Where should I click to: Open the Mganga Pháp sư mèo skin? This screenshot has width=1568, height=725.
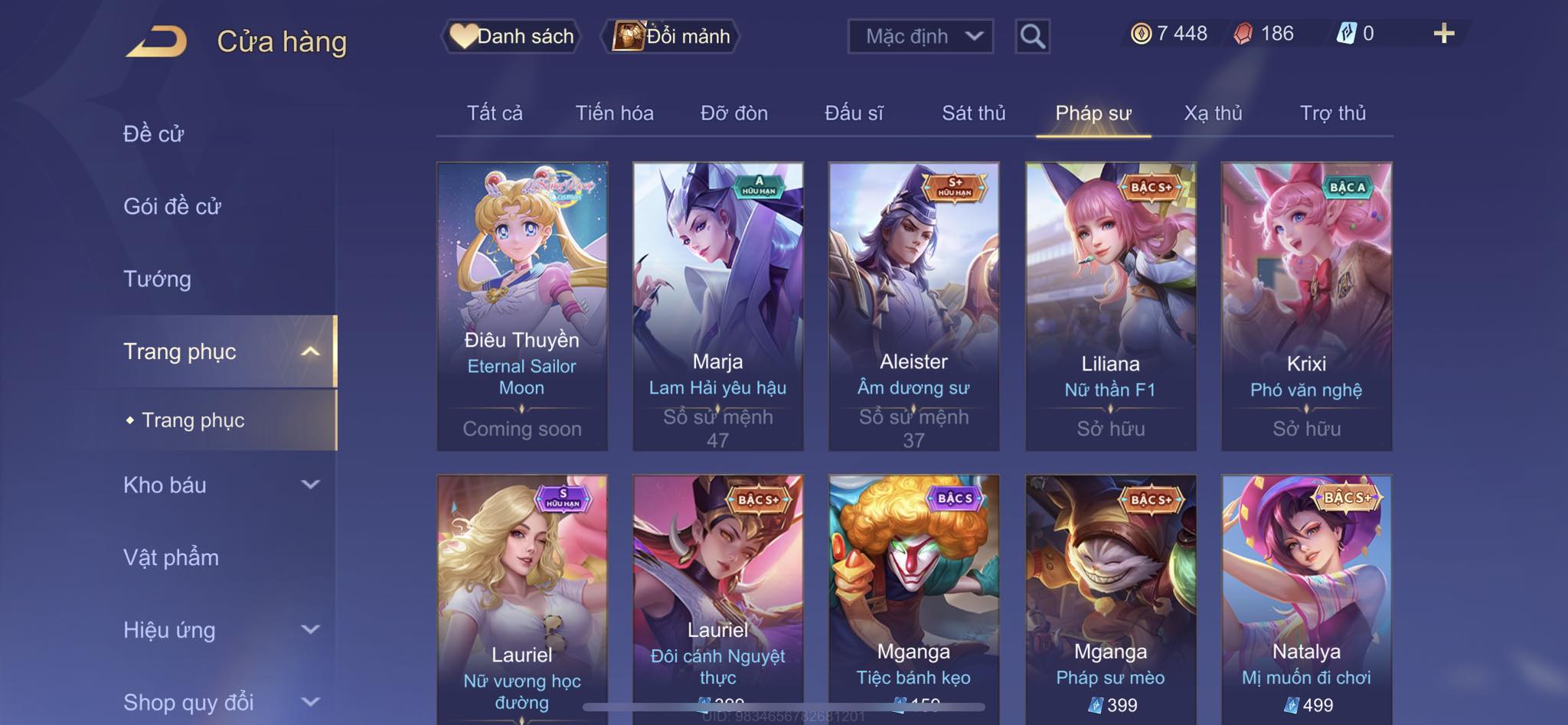point(1110,597)
